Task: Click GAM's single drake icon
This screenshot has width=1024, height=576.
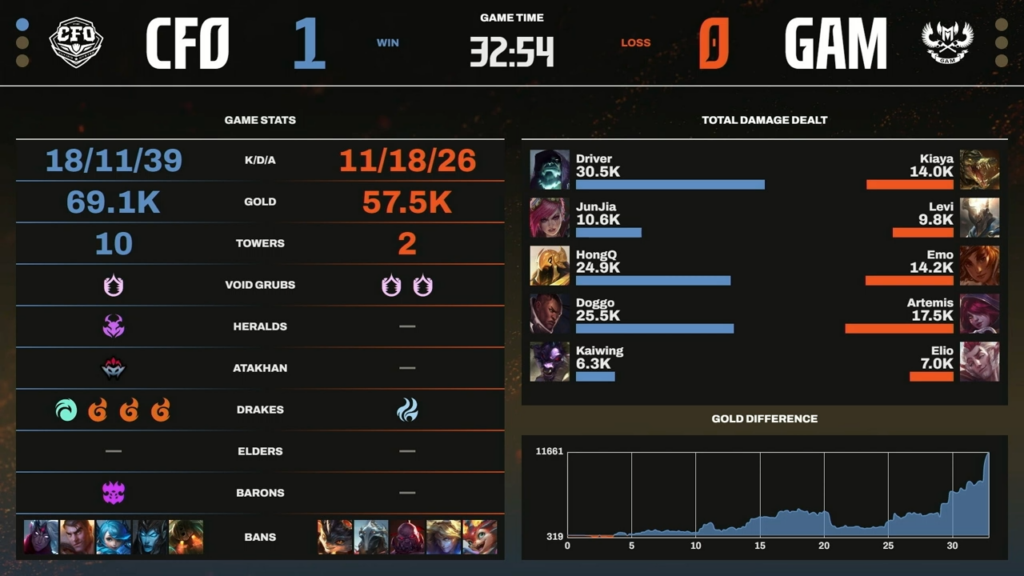Action: (x=407, y=409)
